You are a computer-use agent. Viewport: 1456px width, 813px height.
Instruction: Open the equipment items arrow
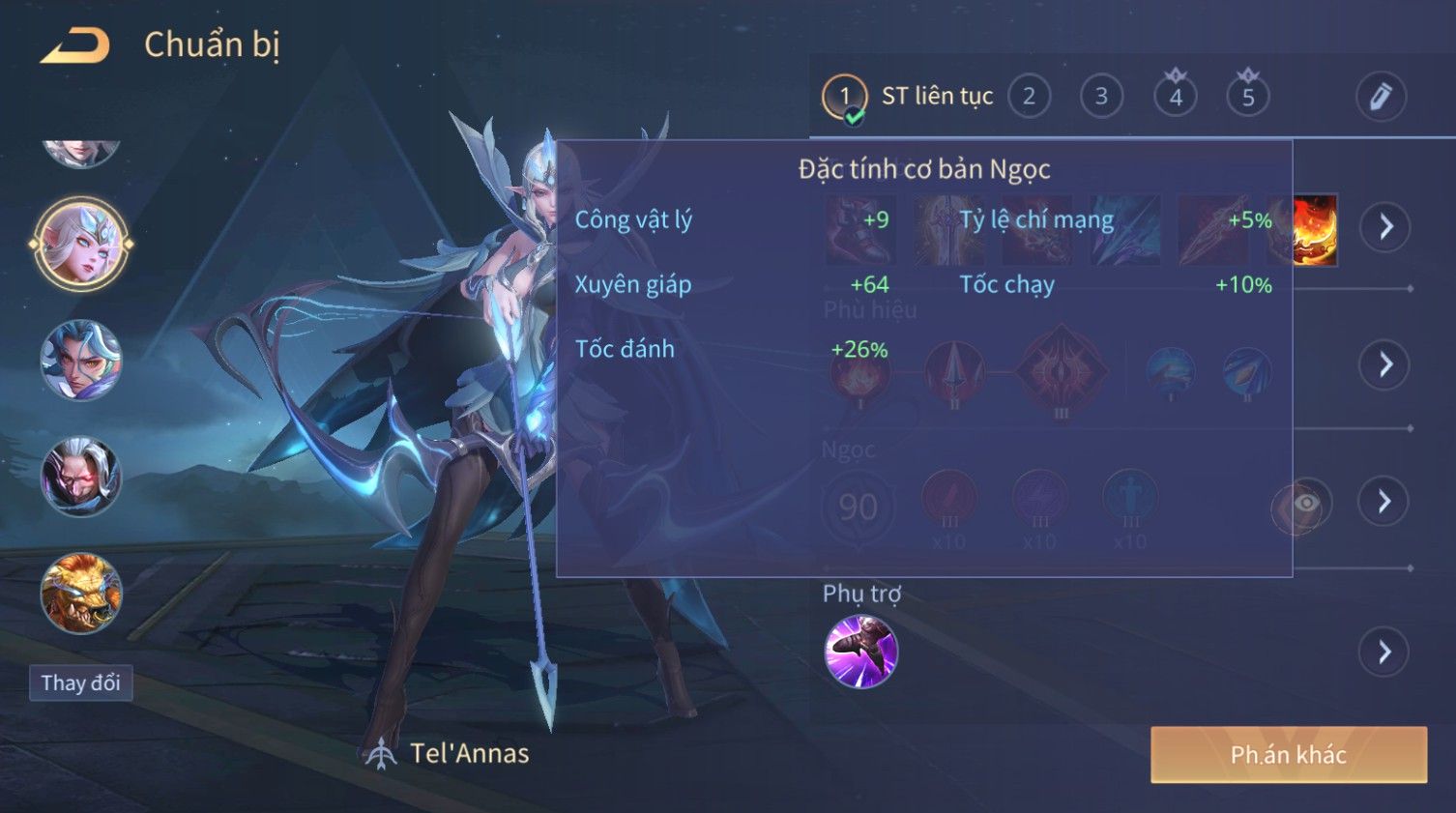1385,227
